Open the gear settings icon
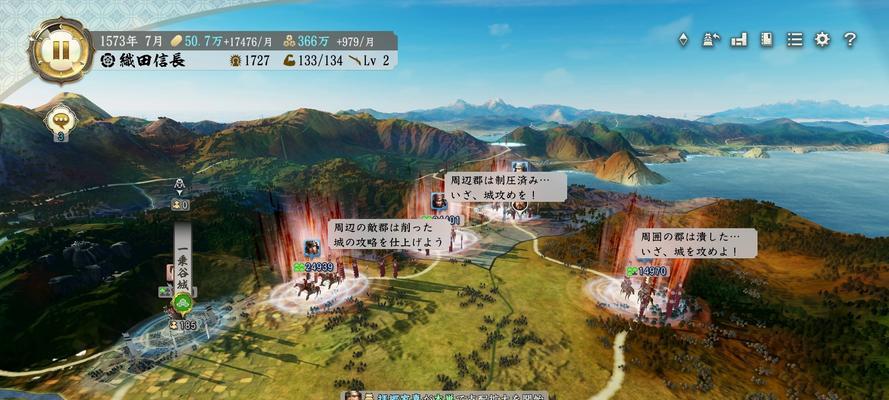Viewport: 889px width, 400px height. 822,39
